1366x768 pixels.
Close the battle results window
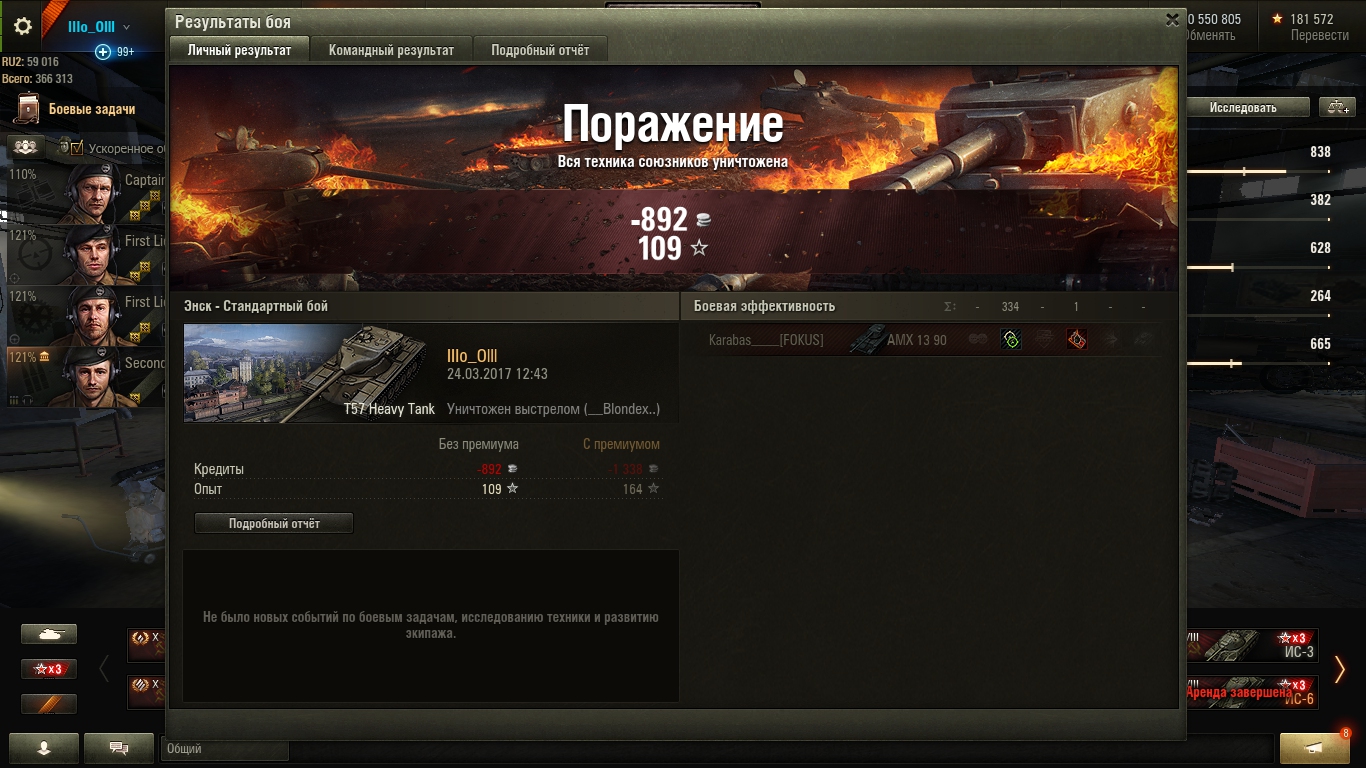(x=1173, y=20)
